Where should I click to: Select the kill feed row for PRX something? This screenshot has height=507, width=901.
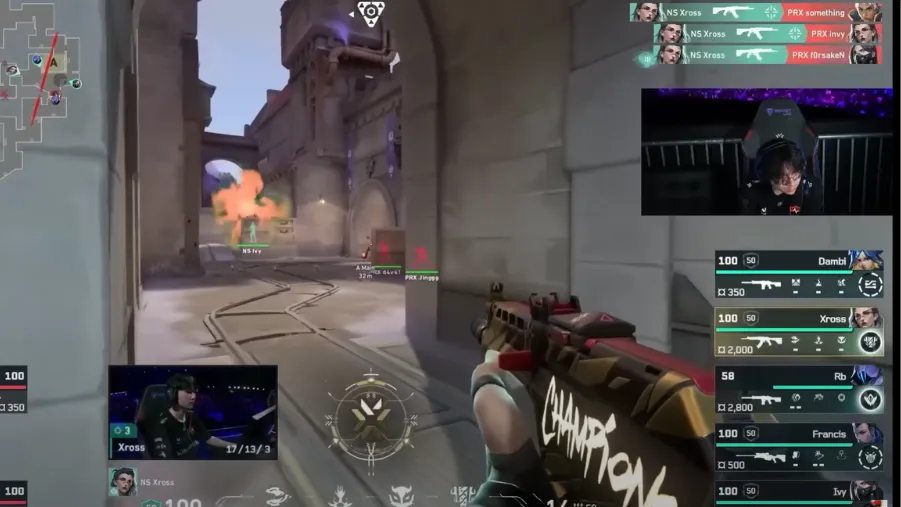[x=756, y=12]
